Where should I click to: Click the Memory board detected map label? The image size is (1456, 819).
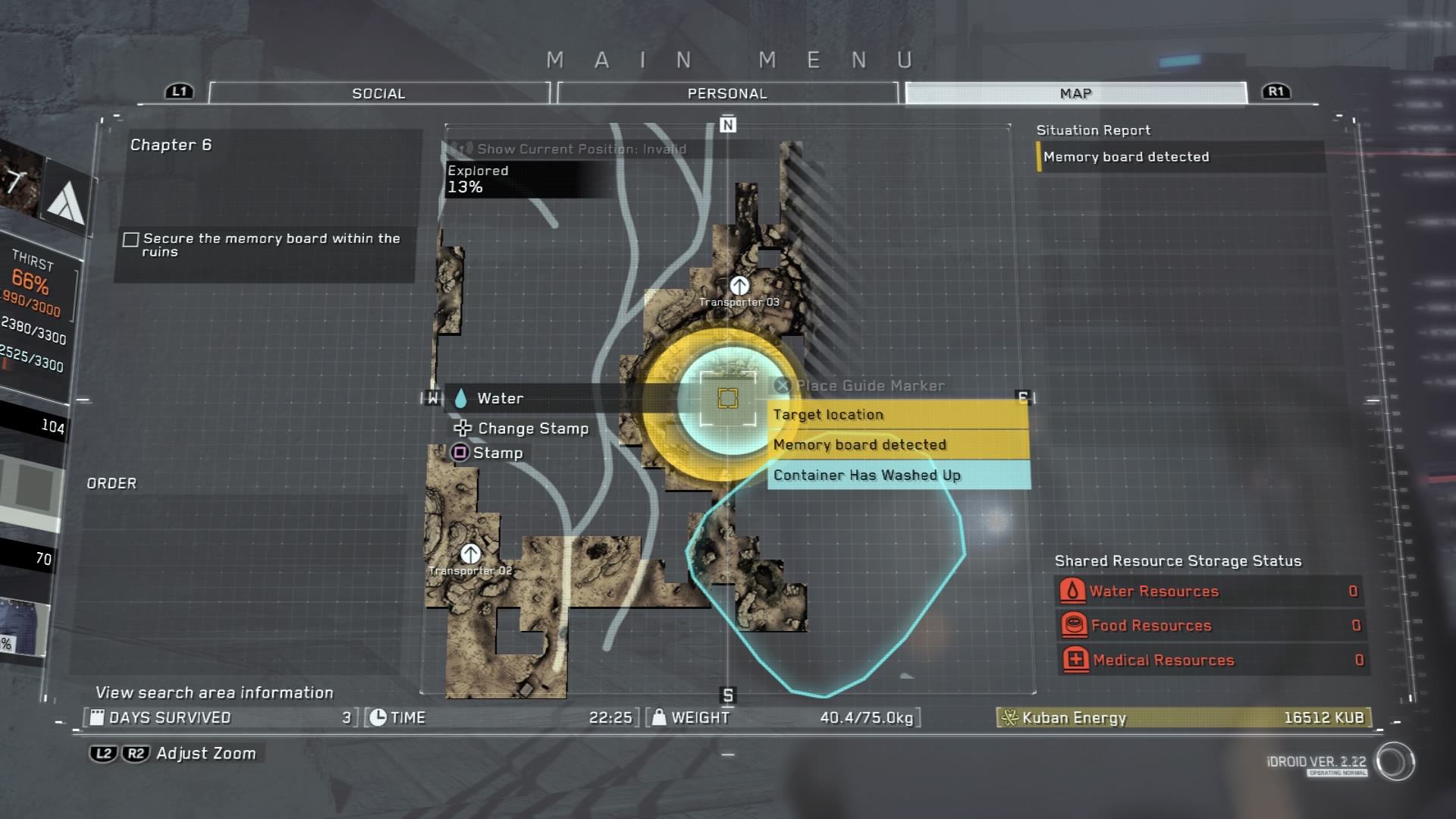tap(898, 445)
